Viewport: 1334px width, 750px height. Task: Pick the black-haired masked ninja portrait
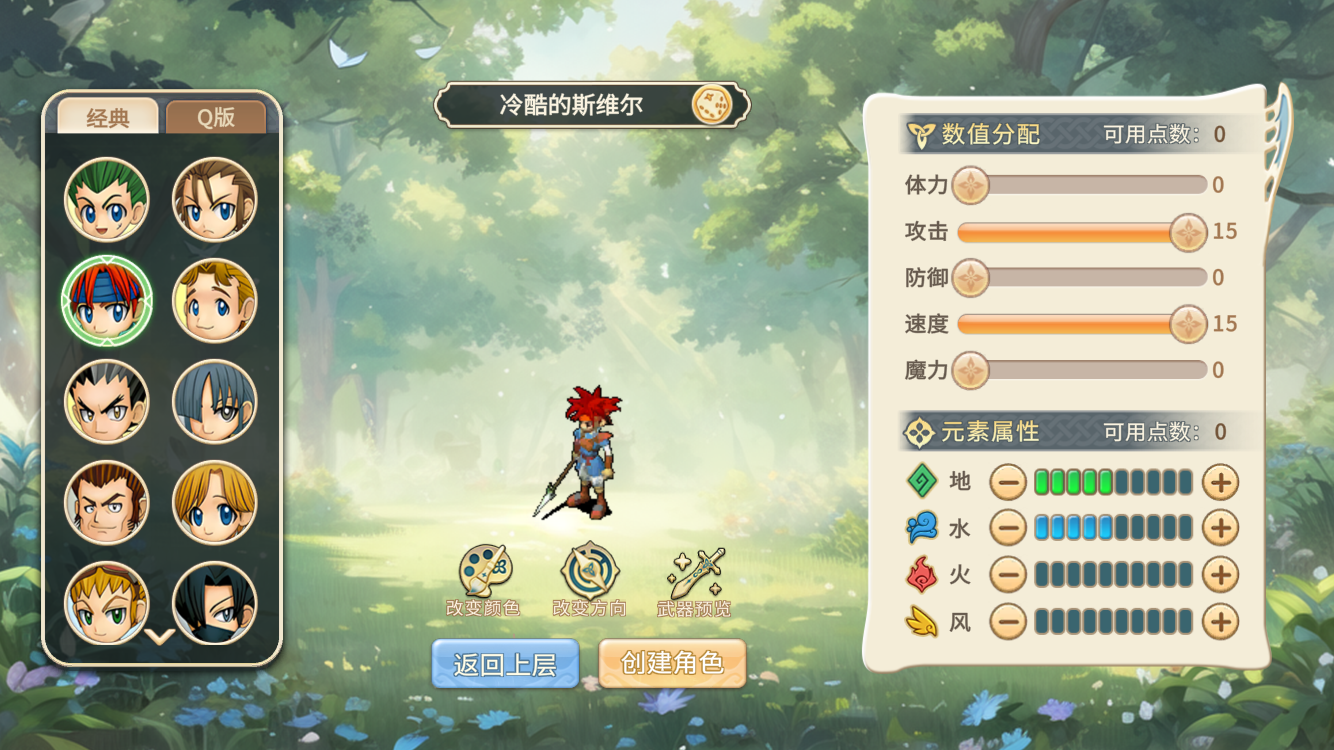(x=214, y=602)
